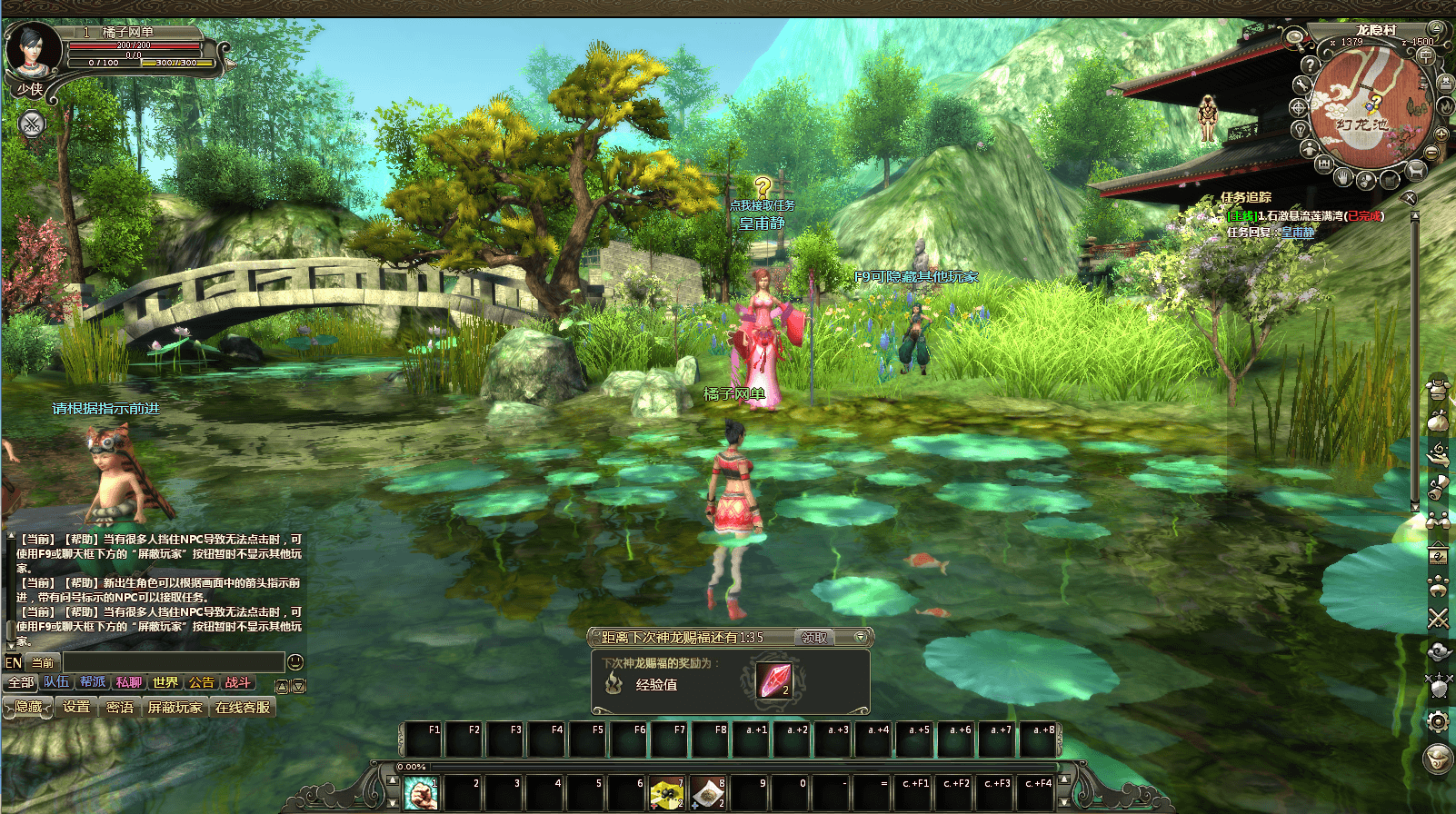Viewport: 1456px width, 814px height.
Task: Select the red crystal reward icon
Action: 774,680
